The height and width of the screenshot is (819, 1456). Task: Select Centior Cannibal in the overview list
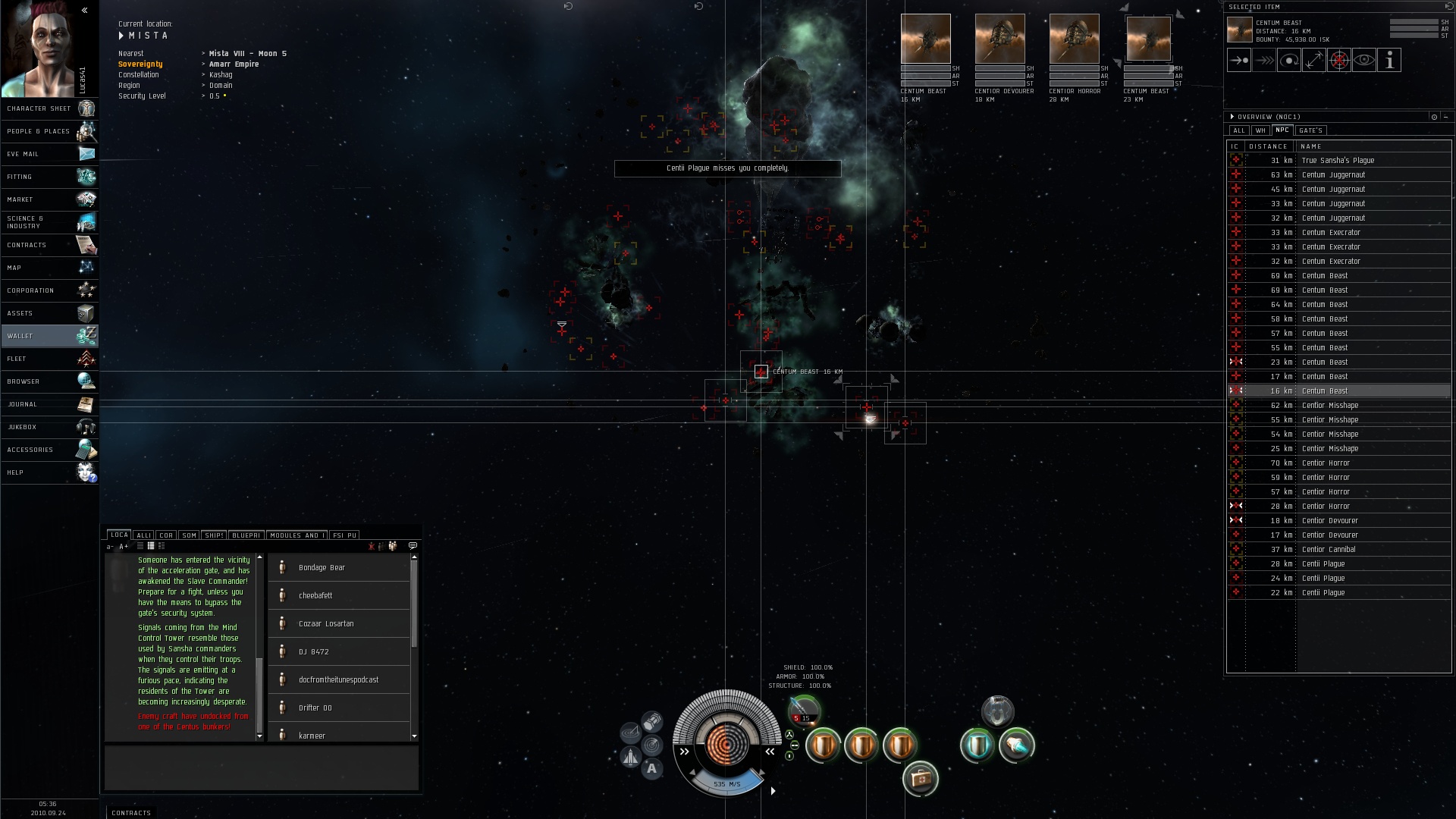pos(1329,550)
